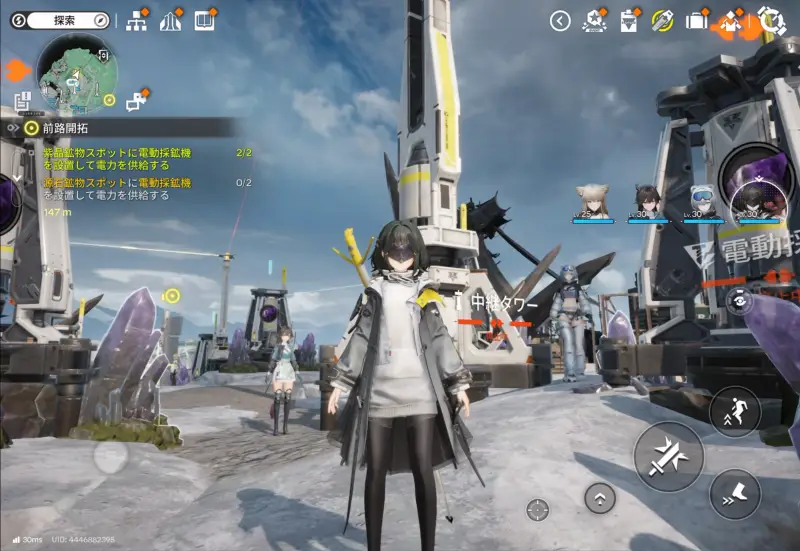Tap the crosshair lock-on target button
The height and width of the screenshot is (551, 800).
click(538, 509)
